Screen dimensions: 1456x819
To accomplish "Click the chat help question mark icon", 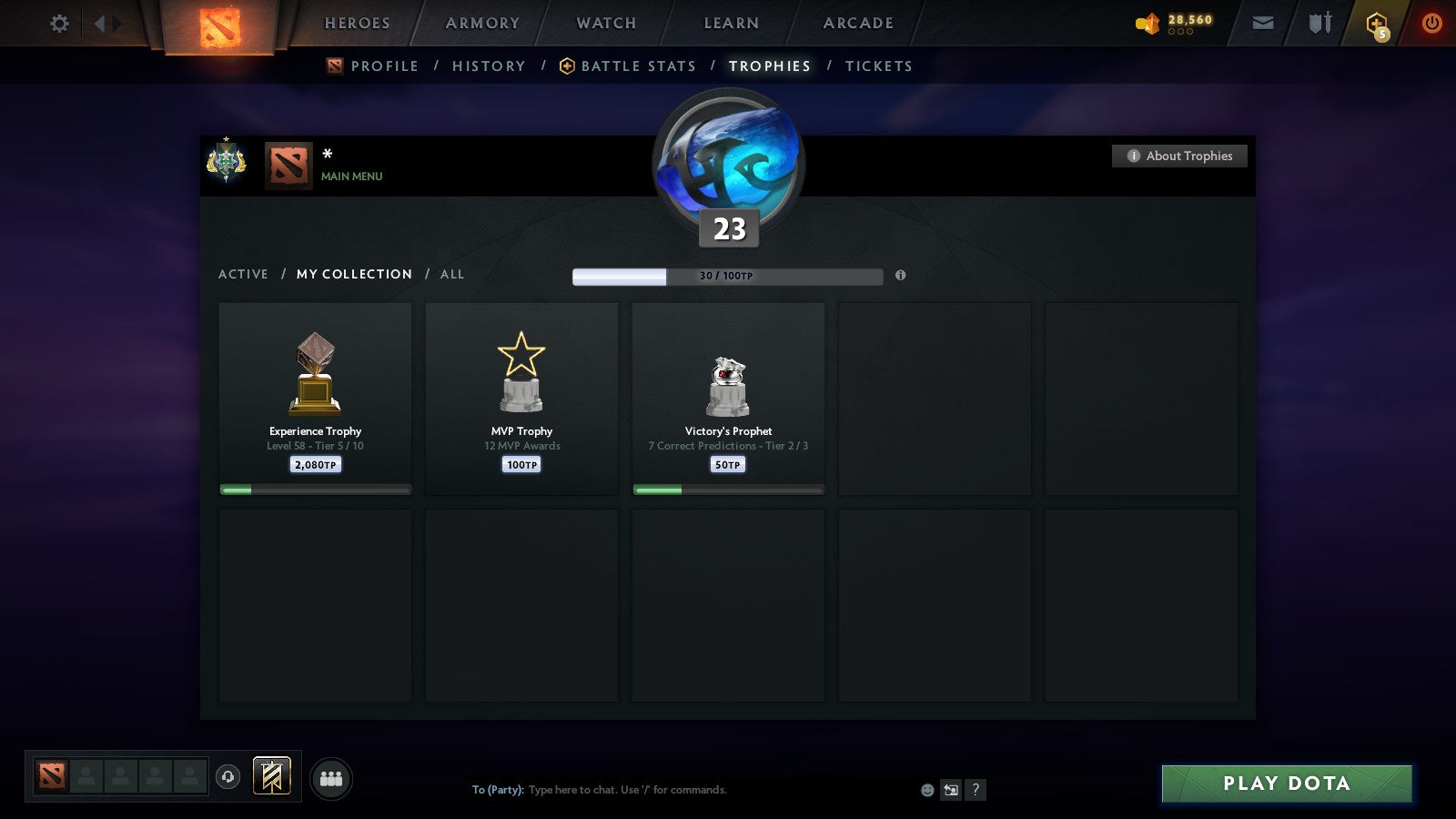I will (976, 790).
